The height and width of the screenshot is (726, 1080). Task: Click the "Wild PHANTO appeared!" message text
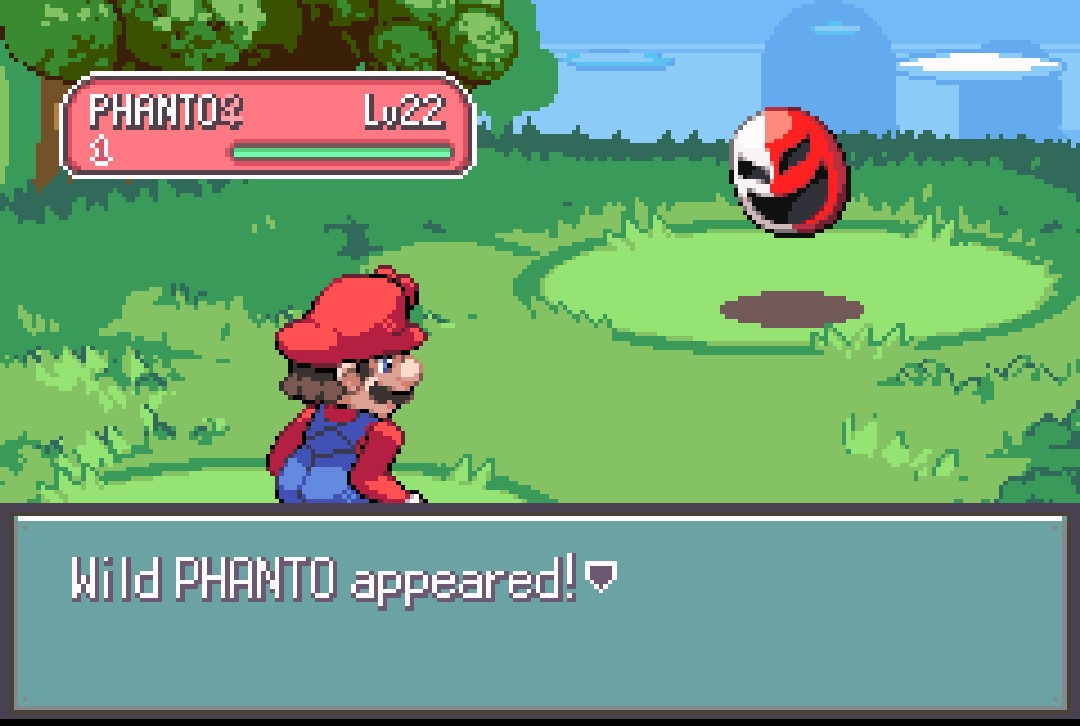pyautogui.click(x=323, y=579)
